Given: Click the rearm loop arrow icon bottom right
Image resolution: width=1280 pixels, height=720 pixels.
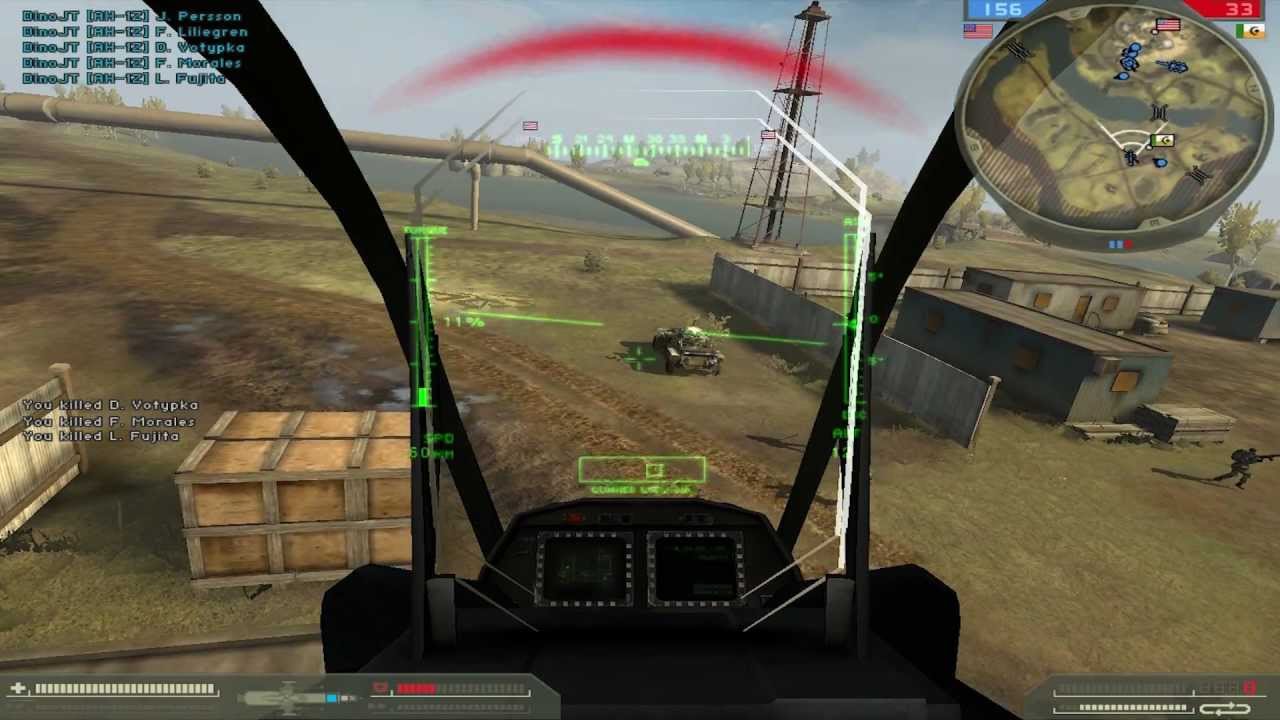Looking at the screenshot, I should coord(1224,709).
